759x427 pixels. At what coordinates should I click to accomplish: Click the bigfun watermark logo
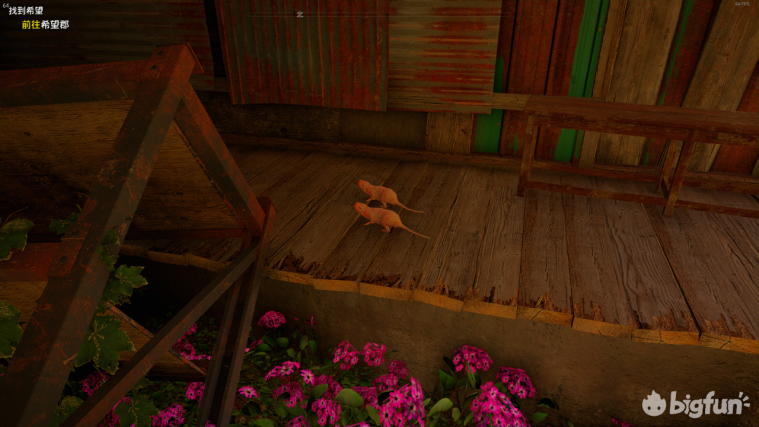click(695, 404)
